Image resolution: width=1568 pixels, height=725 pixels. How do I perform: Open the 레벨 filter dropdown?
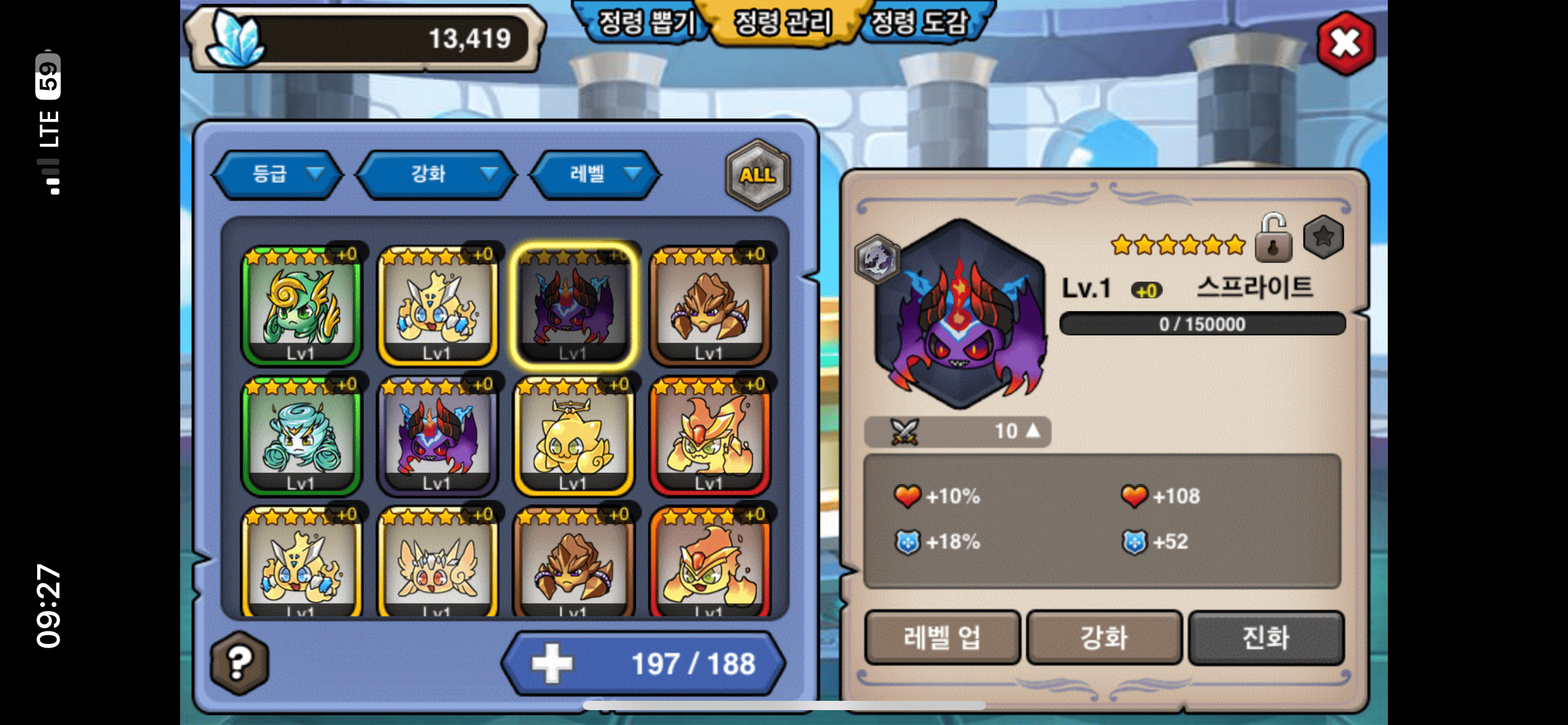595,174
